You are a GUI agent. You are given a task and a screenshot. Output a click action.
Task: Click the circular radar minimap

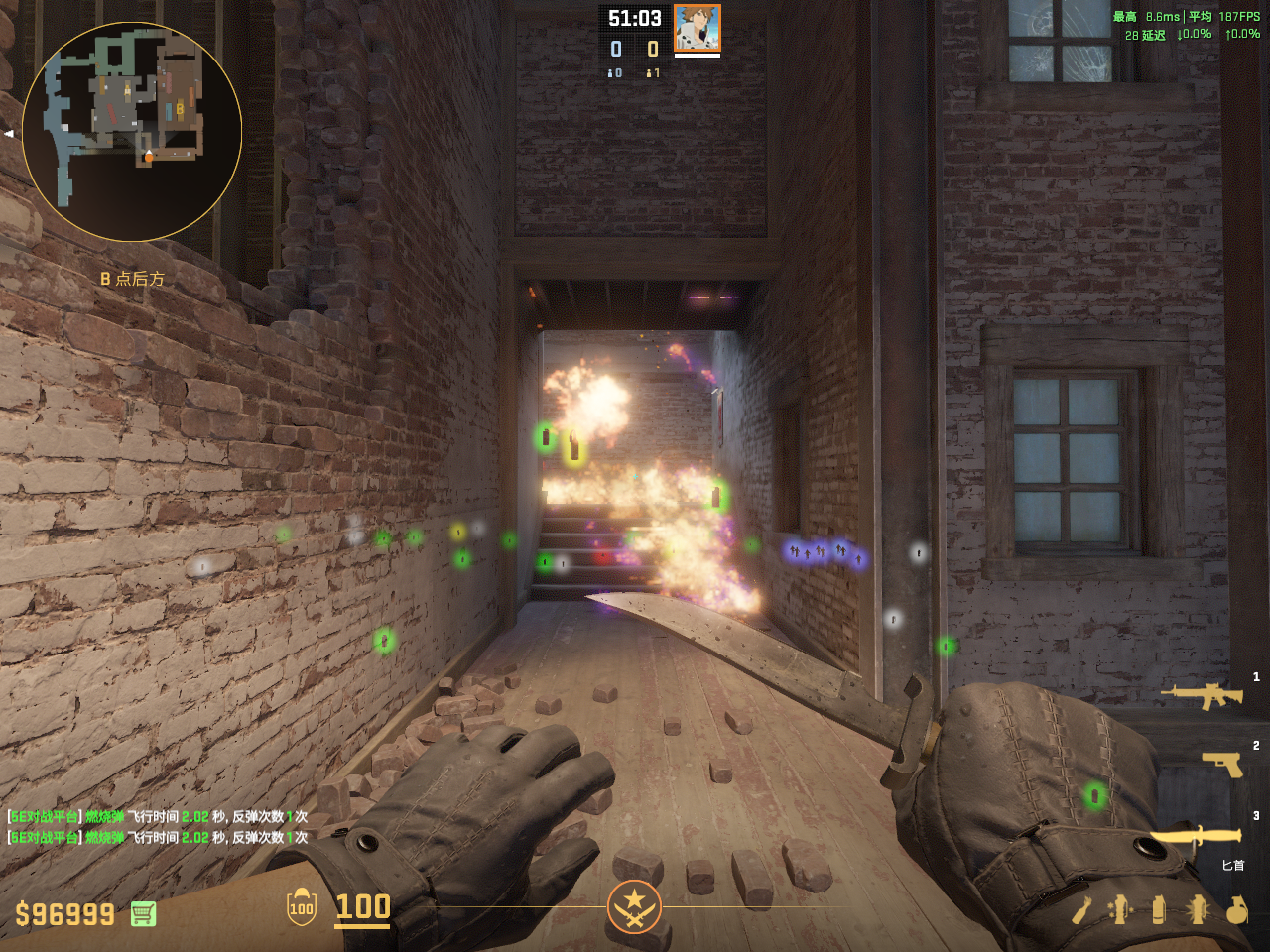pyautogui.click(x=132, y=131)
